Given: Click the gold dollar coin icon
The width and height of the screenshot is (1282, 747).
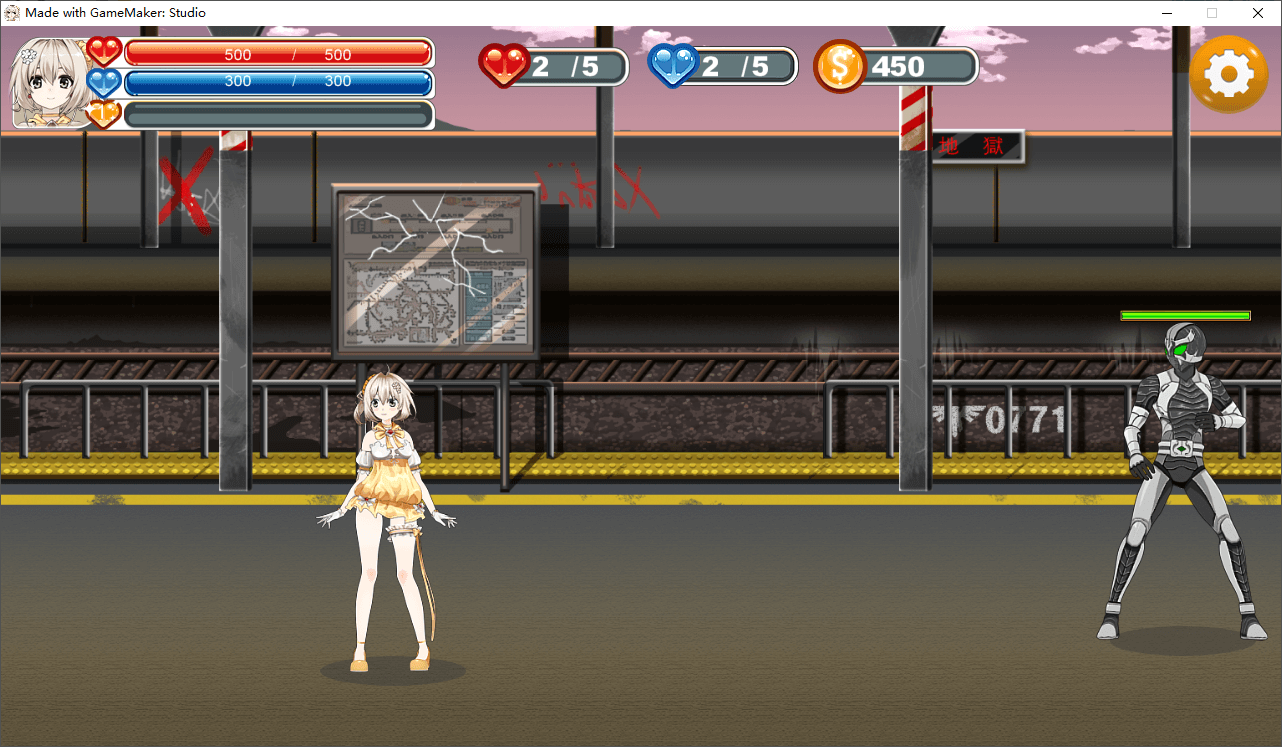Looking at the screenshot, I should [x=839, y=67].
